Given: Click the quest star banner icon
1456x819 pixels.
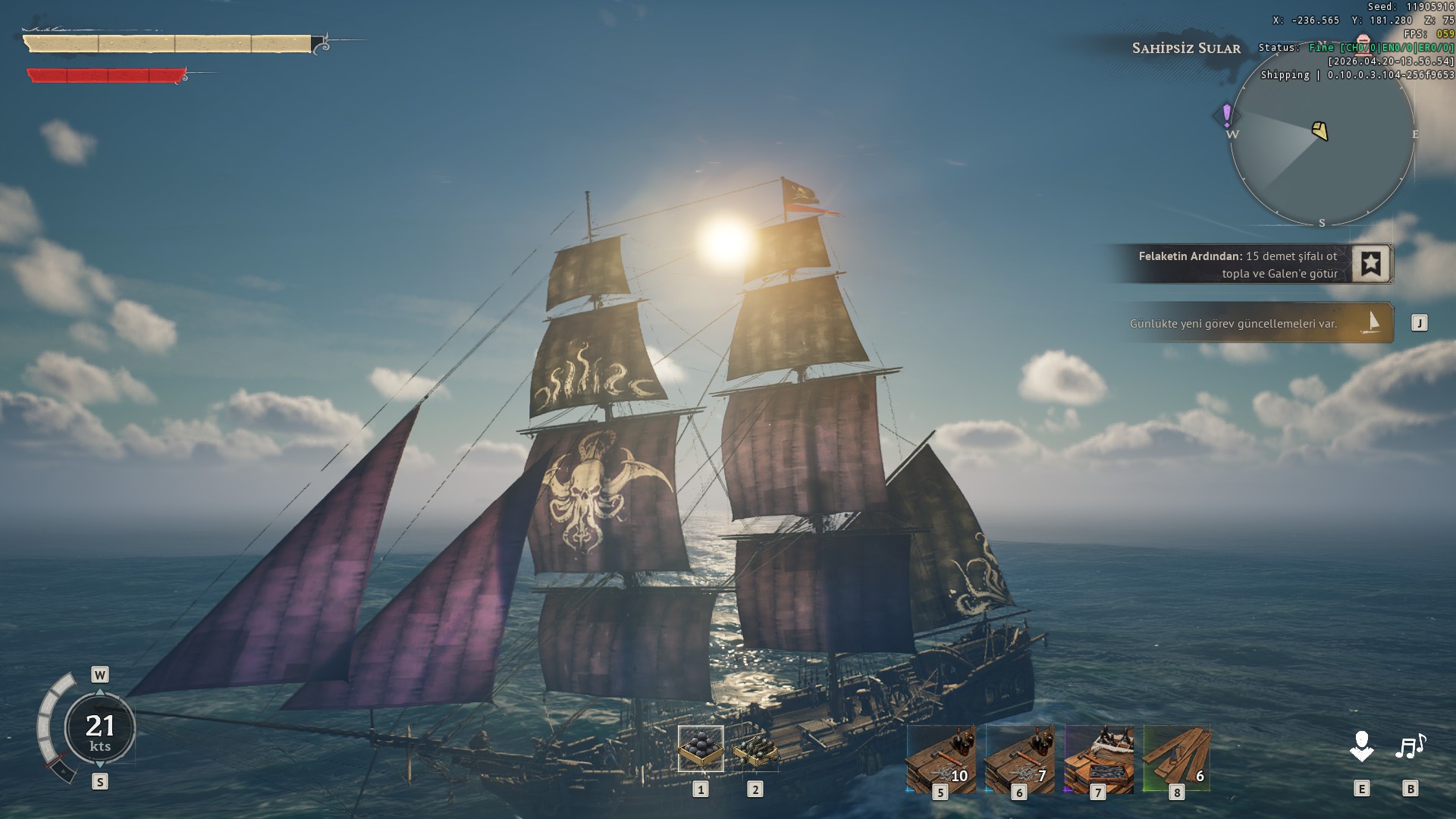Looking at the screenshot, I should click(1370, 264).
